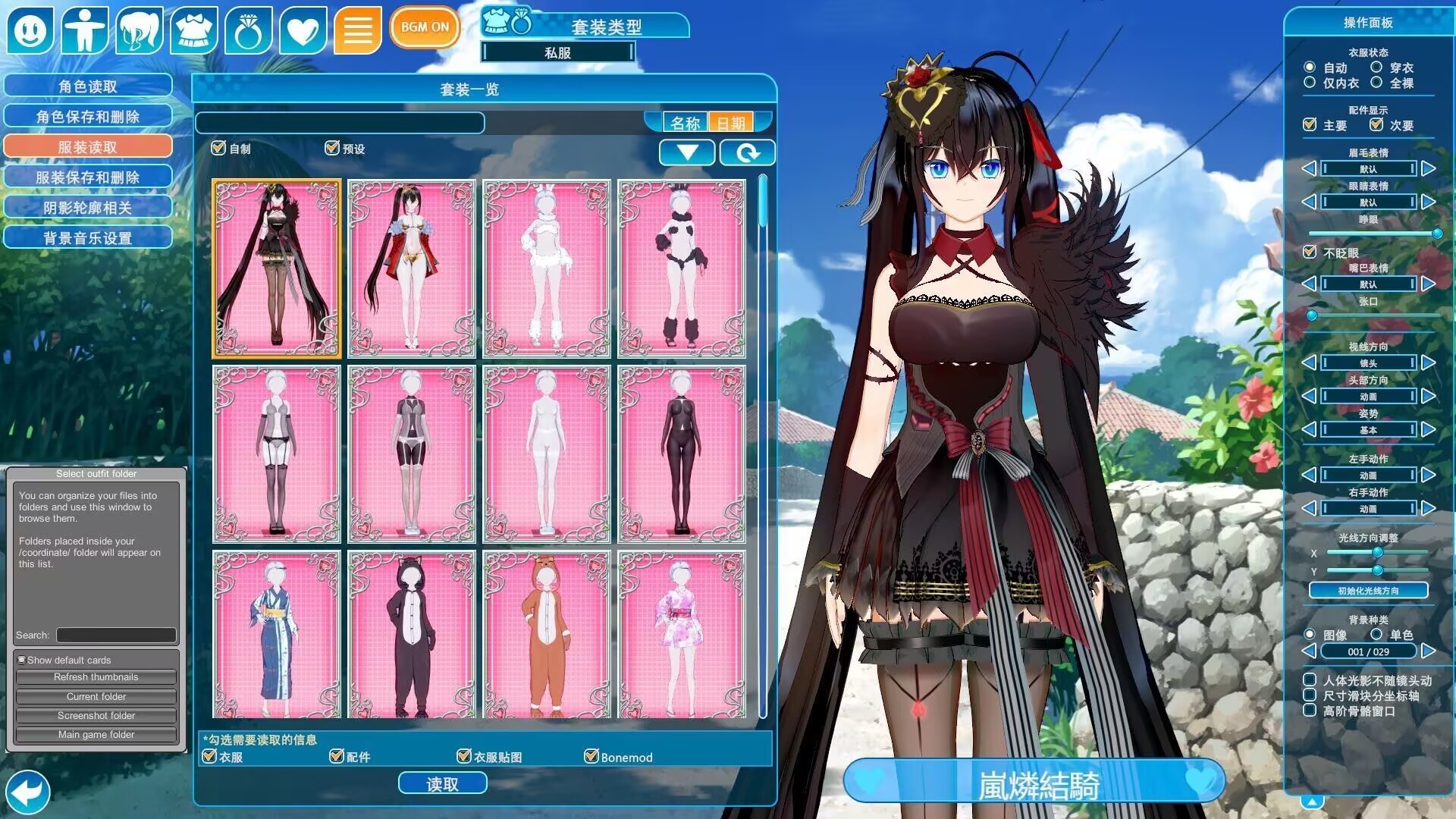Open the Screenshot folder
The width and height of the screenshot is (1456, 819).
(x=96, y=716)
